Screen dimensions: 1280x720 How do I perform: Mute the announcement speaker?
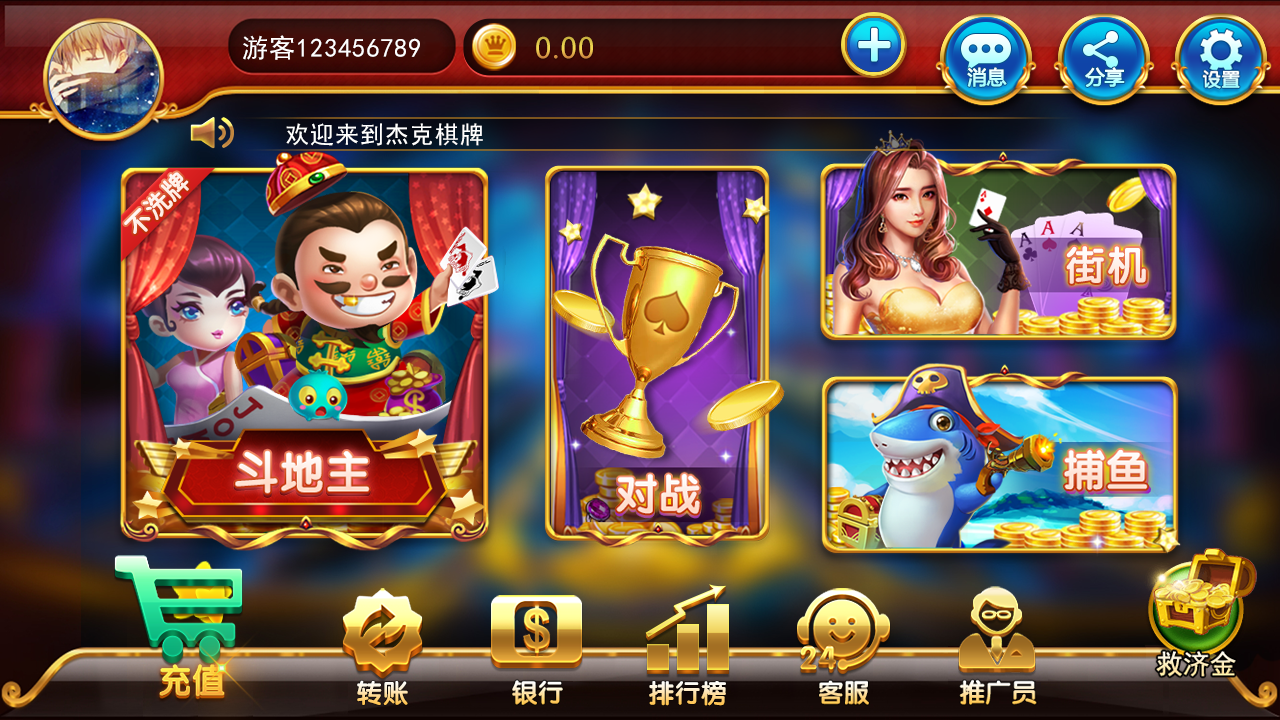213,131
